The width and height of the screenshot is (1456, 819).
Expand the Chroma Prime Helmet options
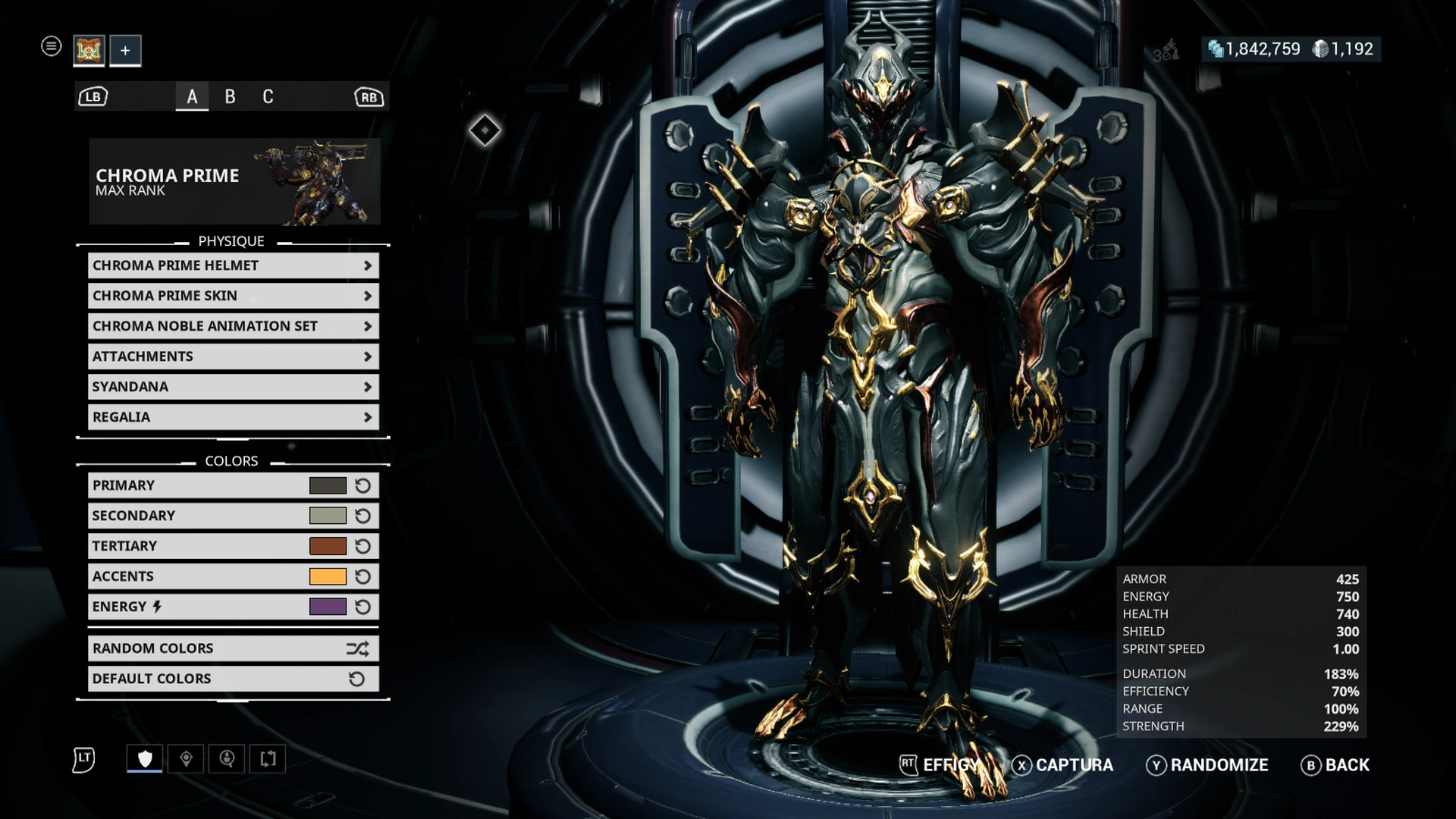(x=233, y=265)
